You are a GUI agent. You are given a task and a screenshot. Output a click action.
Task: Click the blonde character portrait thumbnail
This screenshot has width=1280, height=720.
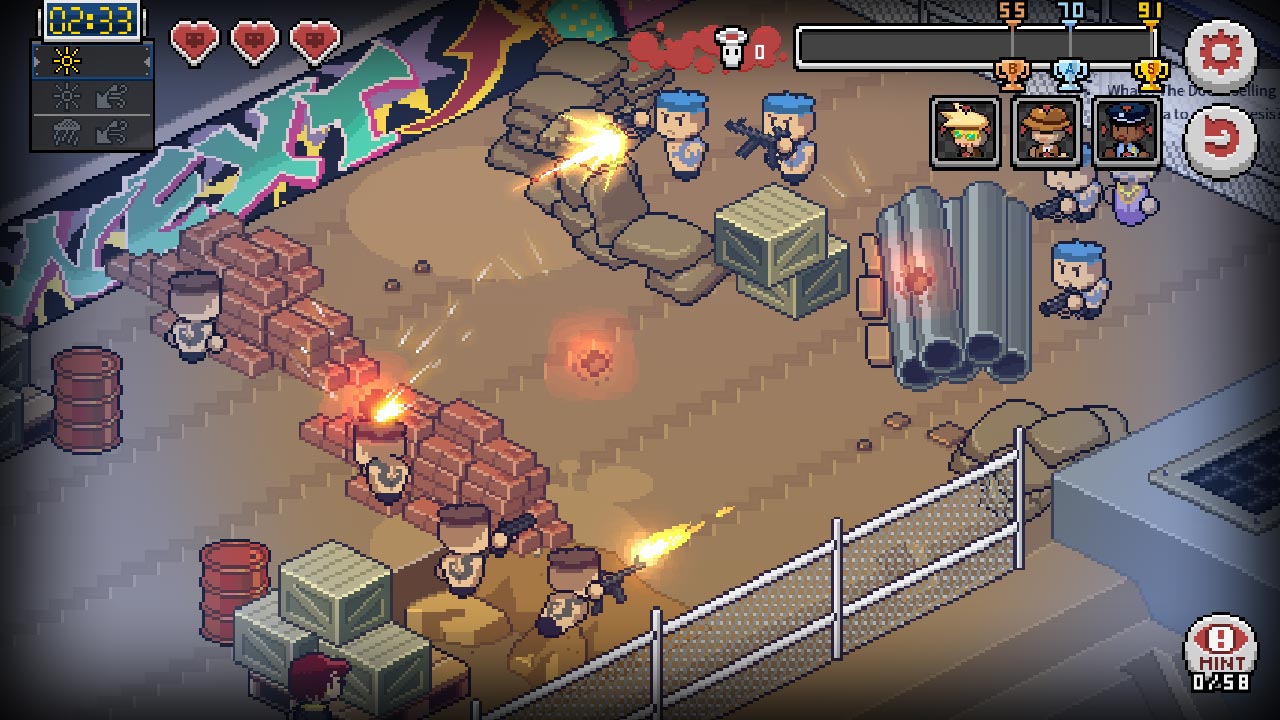coord(966,133)
